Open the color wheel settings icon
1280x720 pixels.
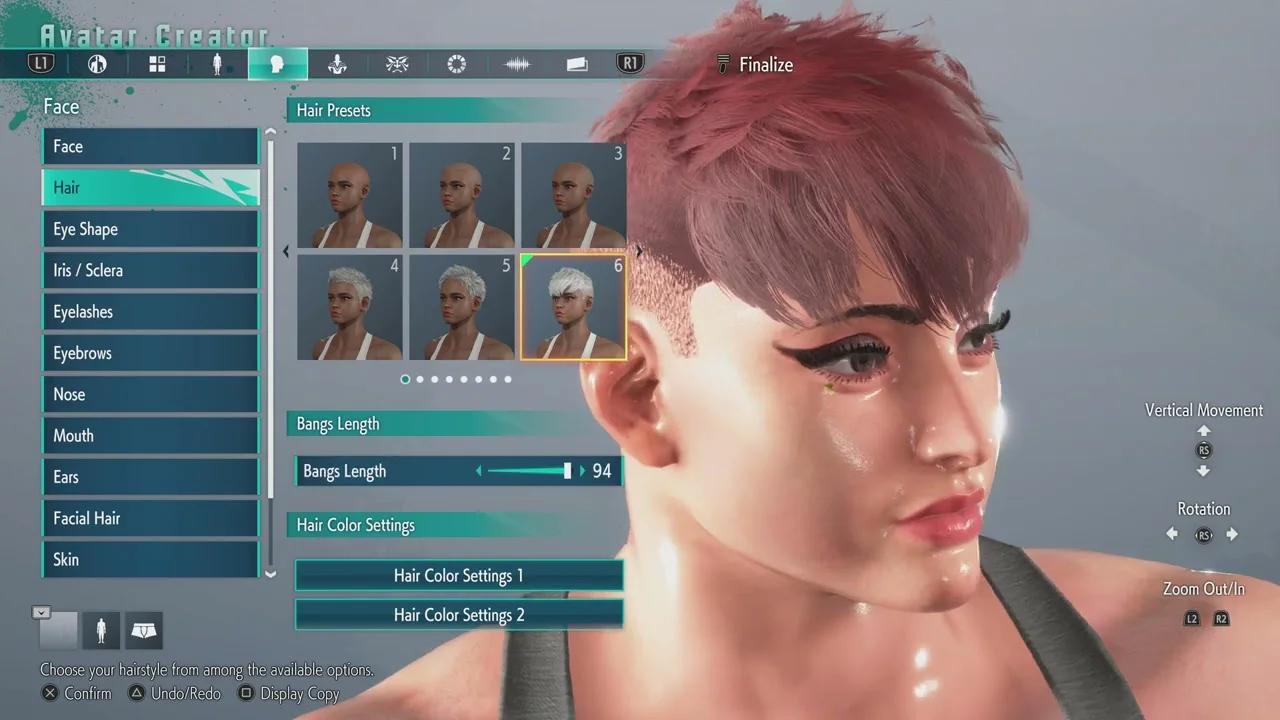(x=457, y=63)
